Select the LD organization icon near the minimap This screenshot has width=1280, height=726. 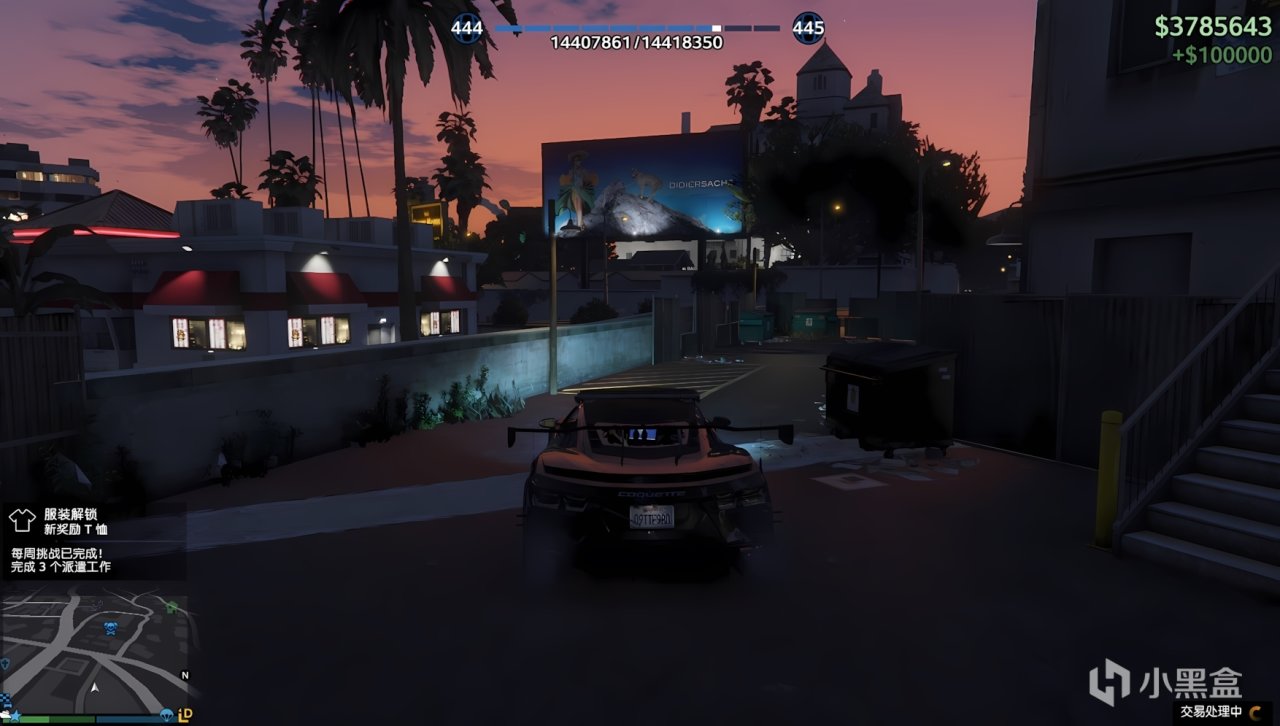pyautogui.click(x=184, y=713)
